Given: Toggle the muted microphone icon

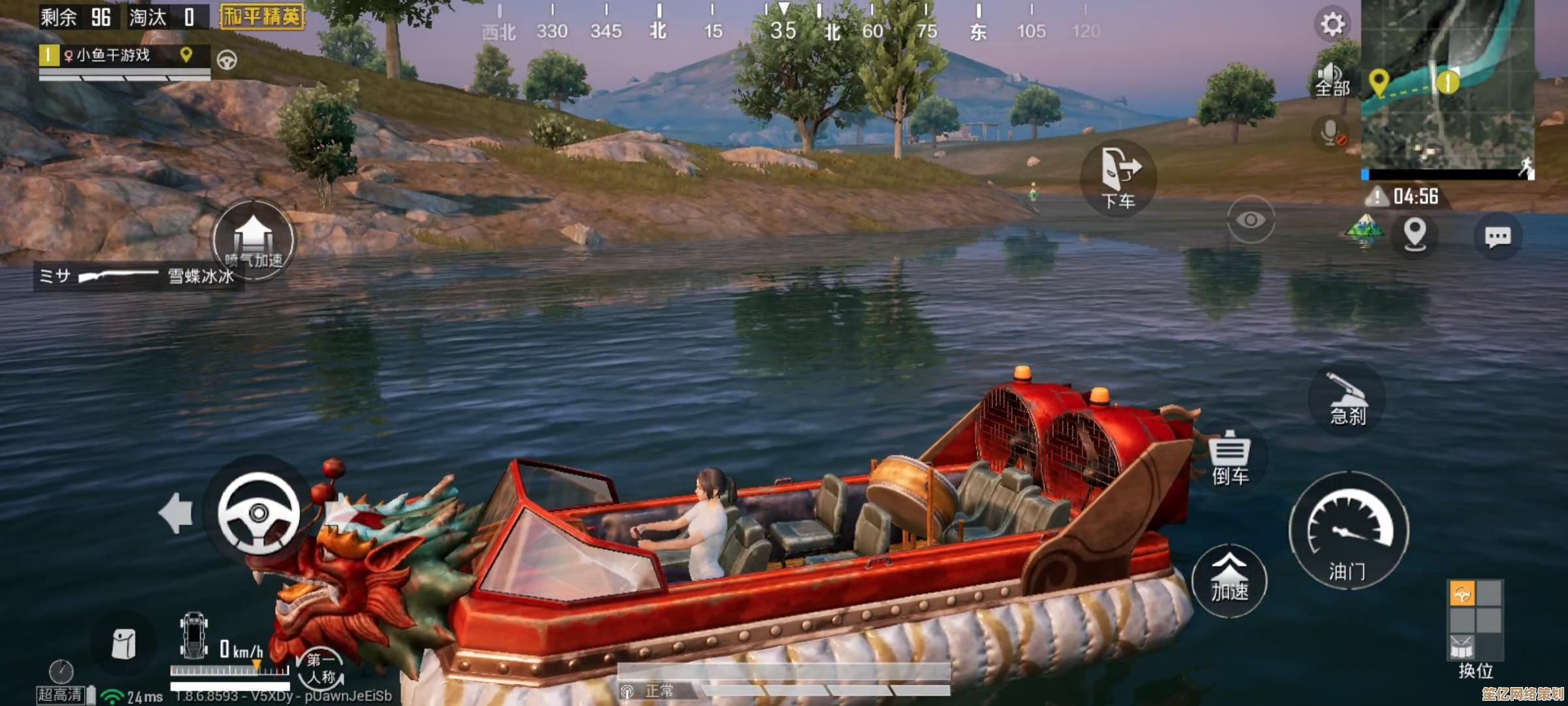Looking at the screenshot, I should 1331,133.
